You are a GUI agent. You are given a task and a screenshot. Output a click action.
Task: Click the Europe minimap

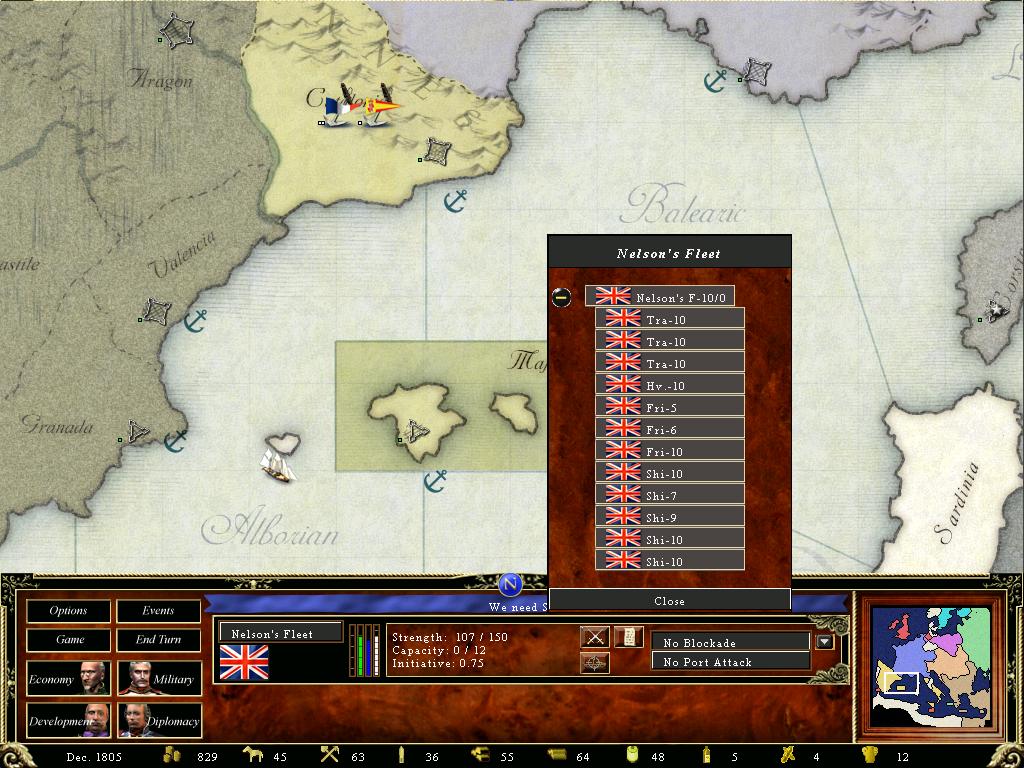pos(932,665)
